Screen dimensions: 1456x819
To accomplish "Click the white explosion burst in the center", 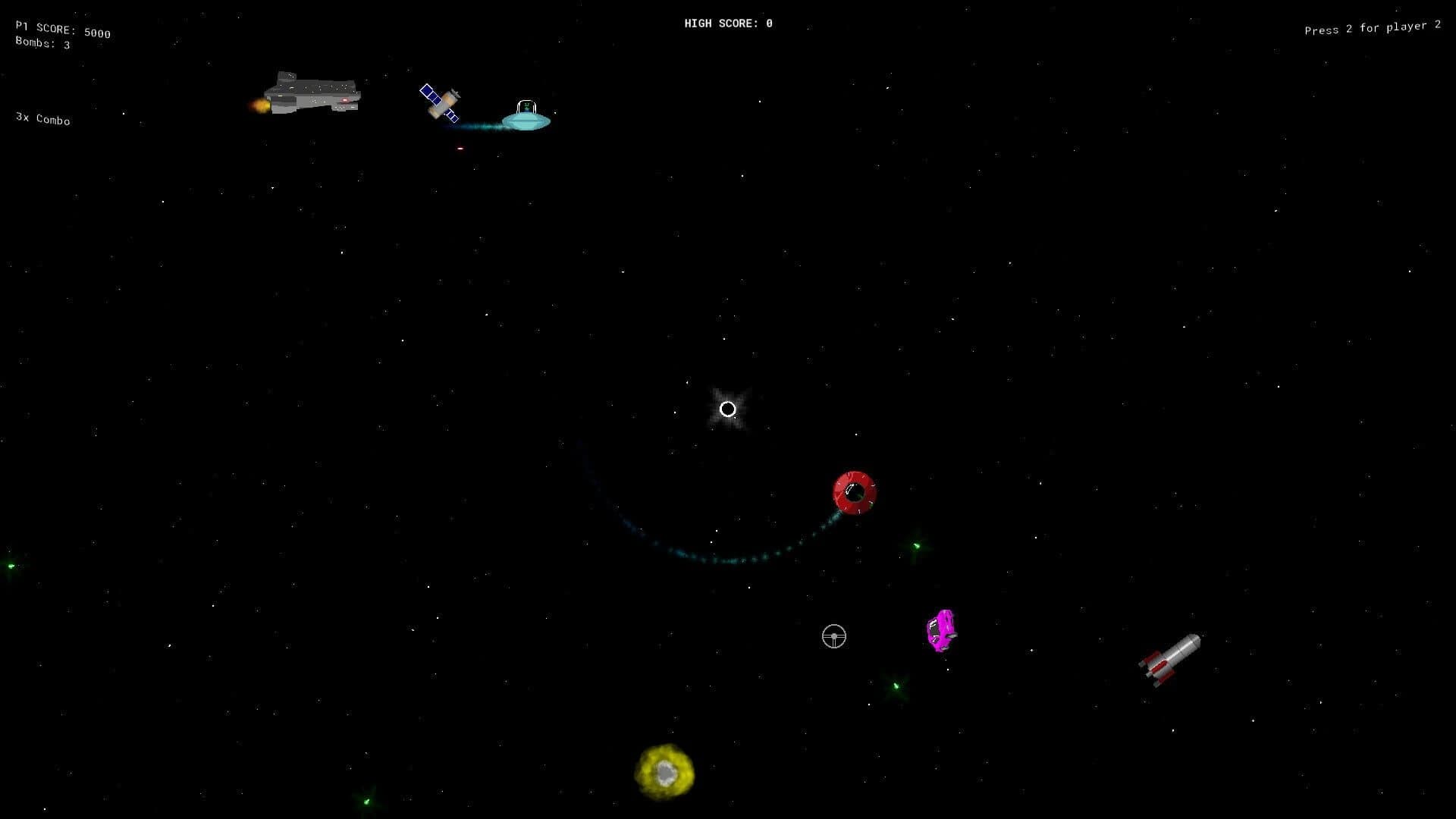I will (x=728, y=409).
